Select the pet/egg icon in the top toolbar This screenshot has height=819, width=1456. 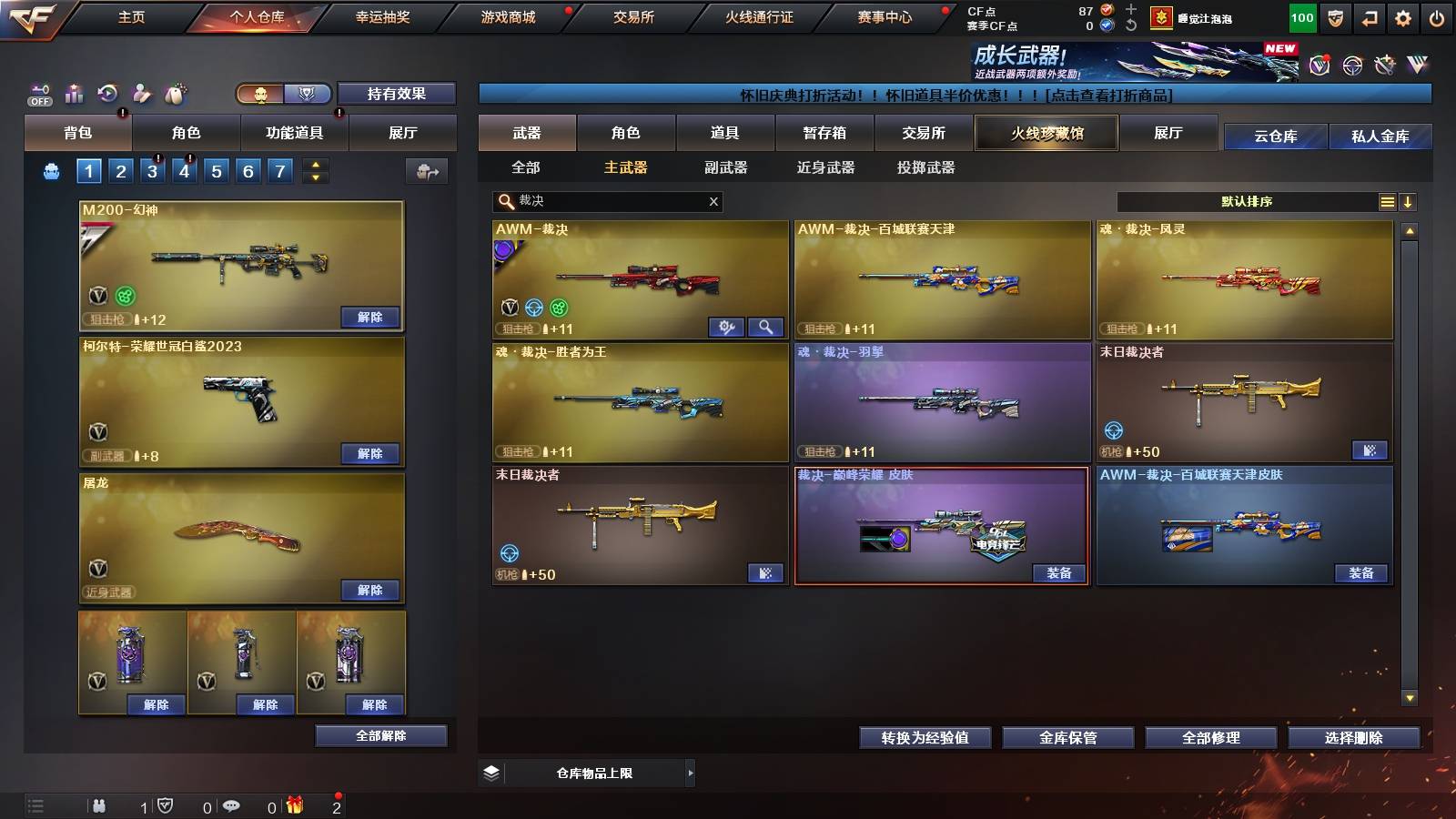[x=176, y=91]
